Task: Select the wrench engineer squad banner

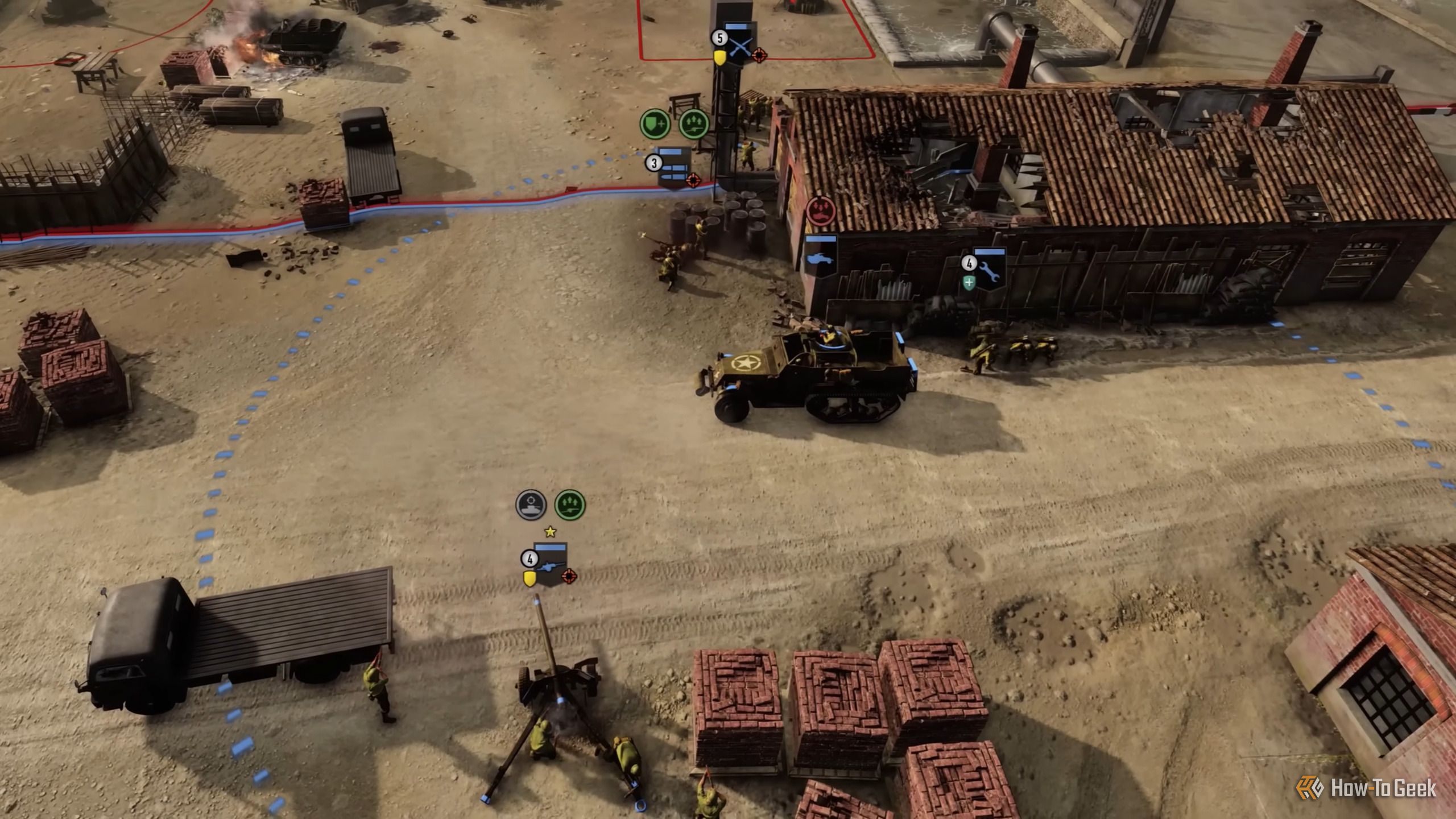Action: tap(989, 268)
